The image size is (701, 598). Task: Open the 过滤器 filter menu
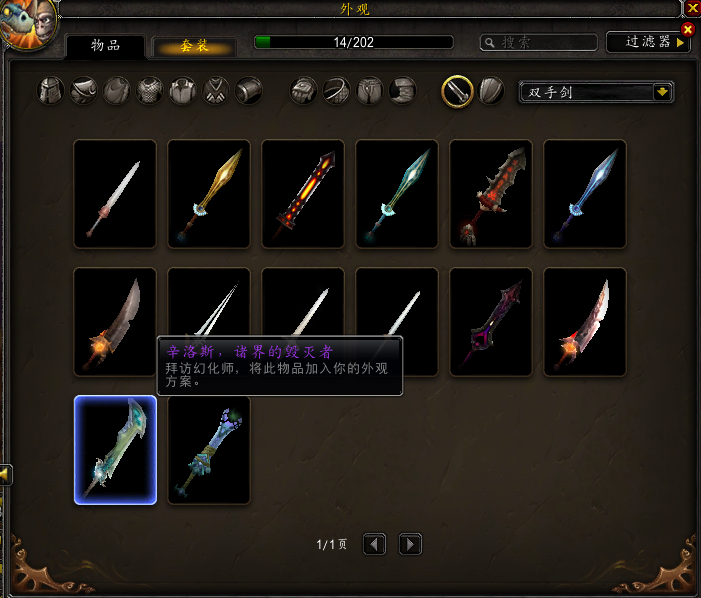click(x=648, y=42)
